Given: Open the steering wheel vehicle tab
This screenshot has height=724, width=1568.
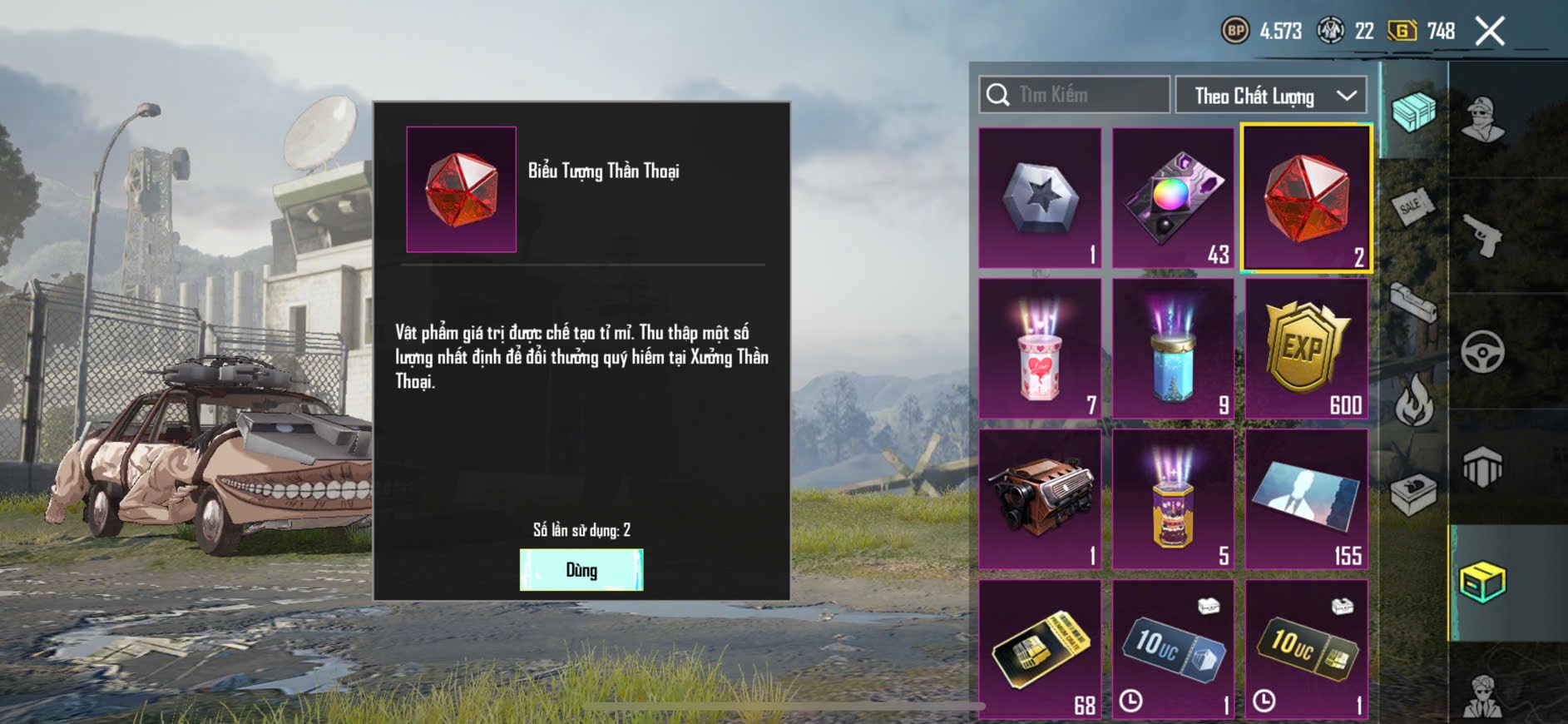Looking at the screenshot, I should pyautogui.click(x=1482, y=352).
